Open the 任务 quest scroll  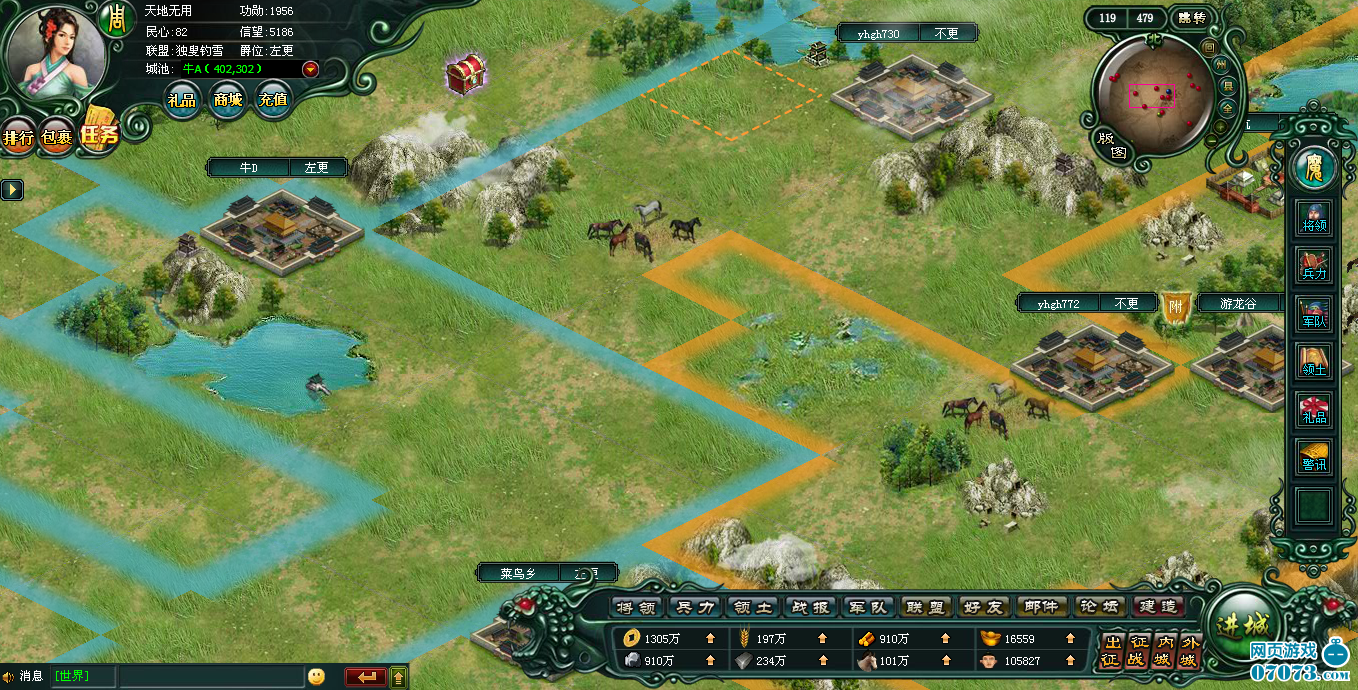pos(99,132)
